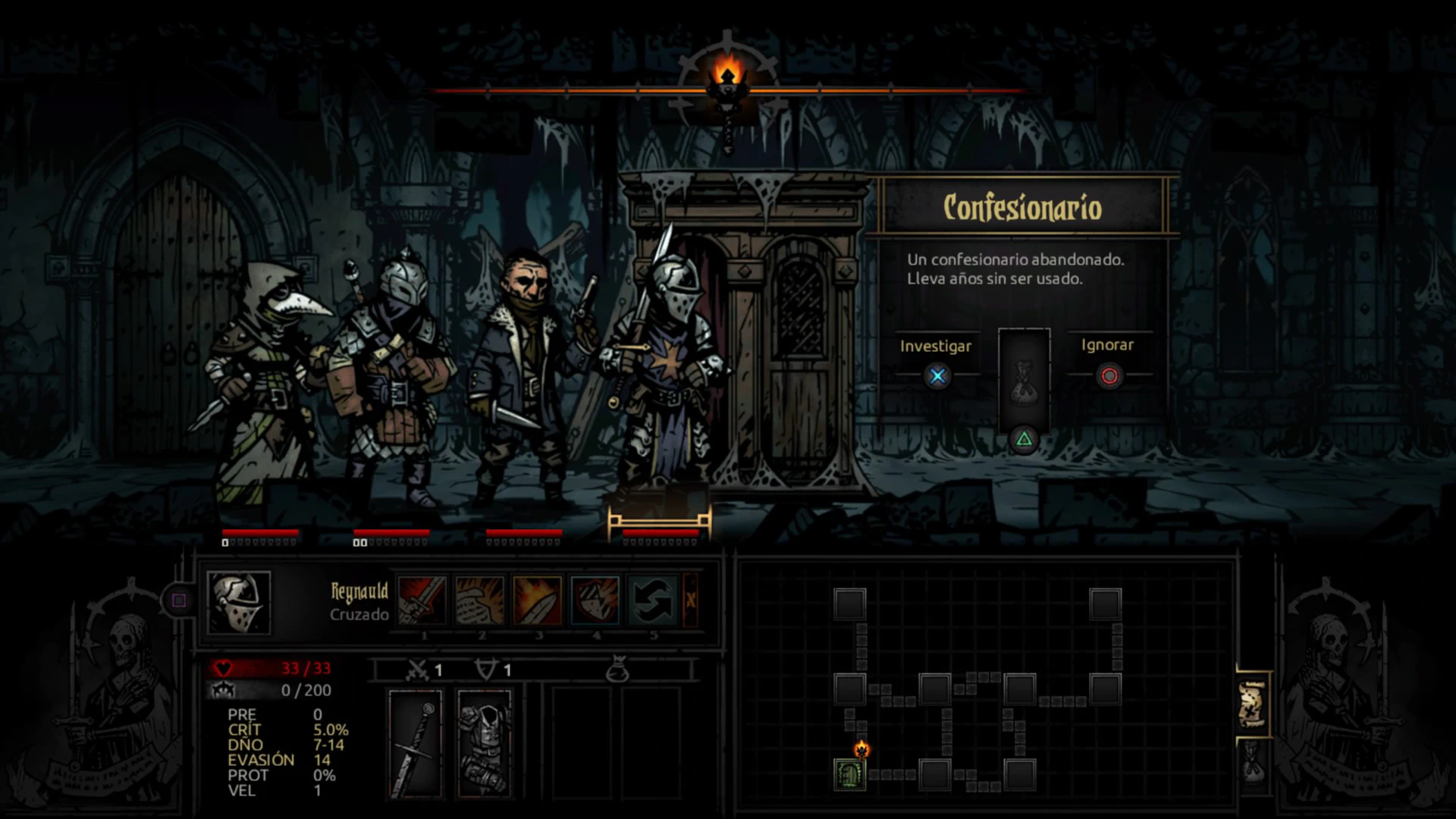Activate the shield bash skill icon

click(595, 600)
